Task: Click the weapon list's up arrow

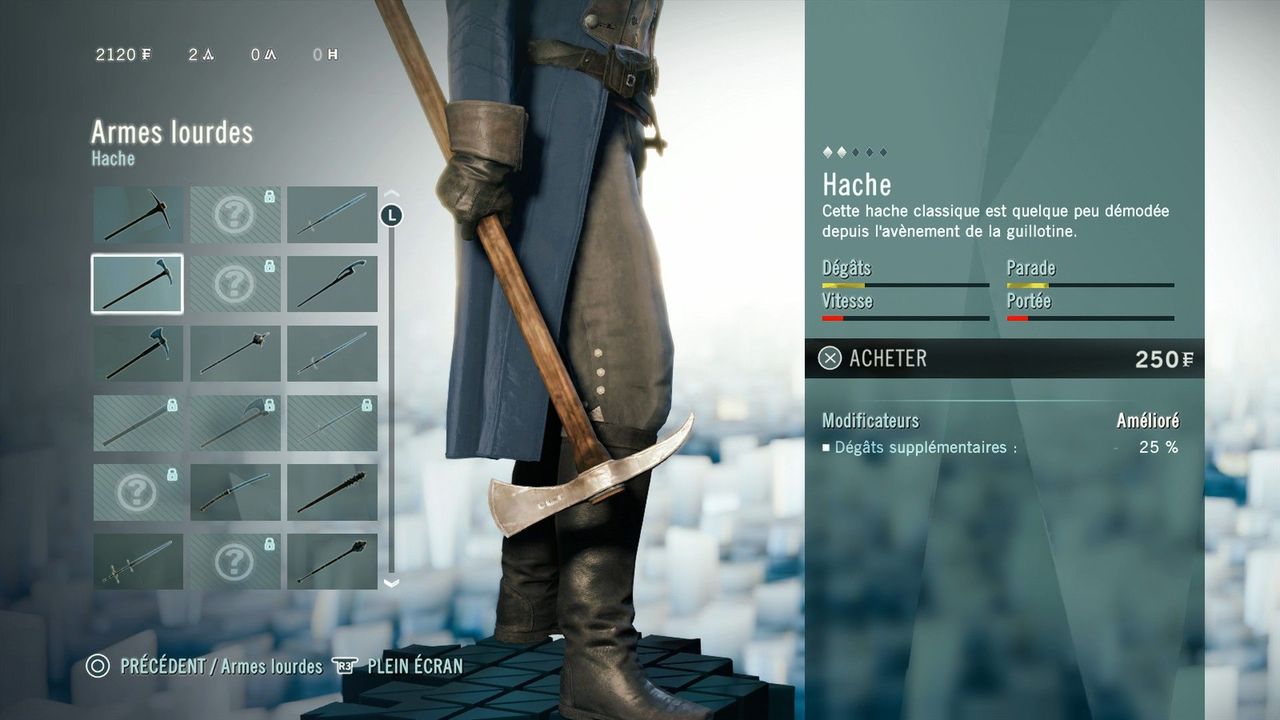Action: [391, 194]
